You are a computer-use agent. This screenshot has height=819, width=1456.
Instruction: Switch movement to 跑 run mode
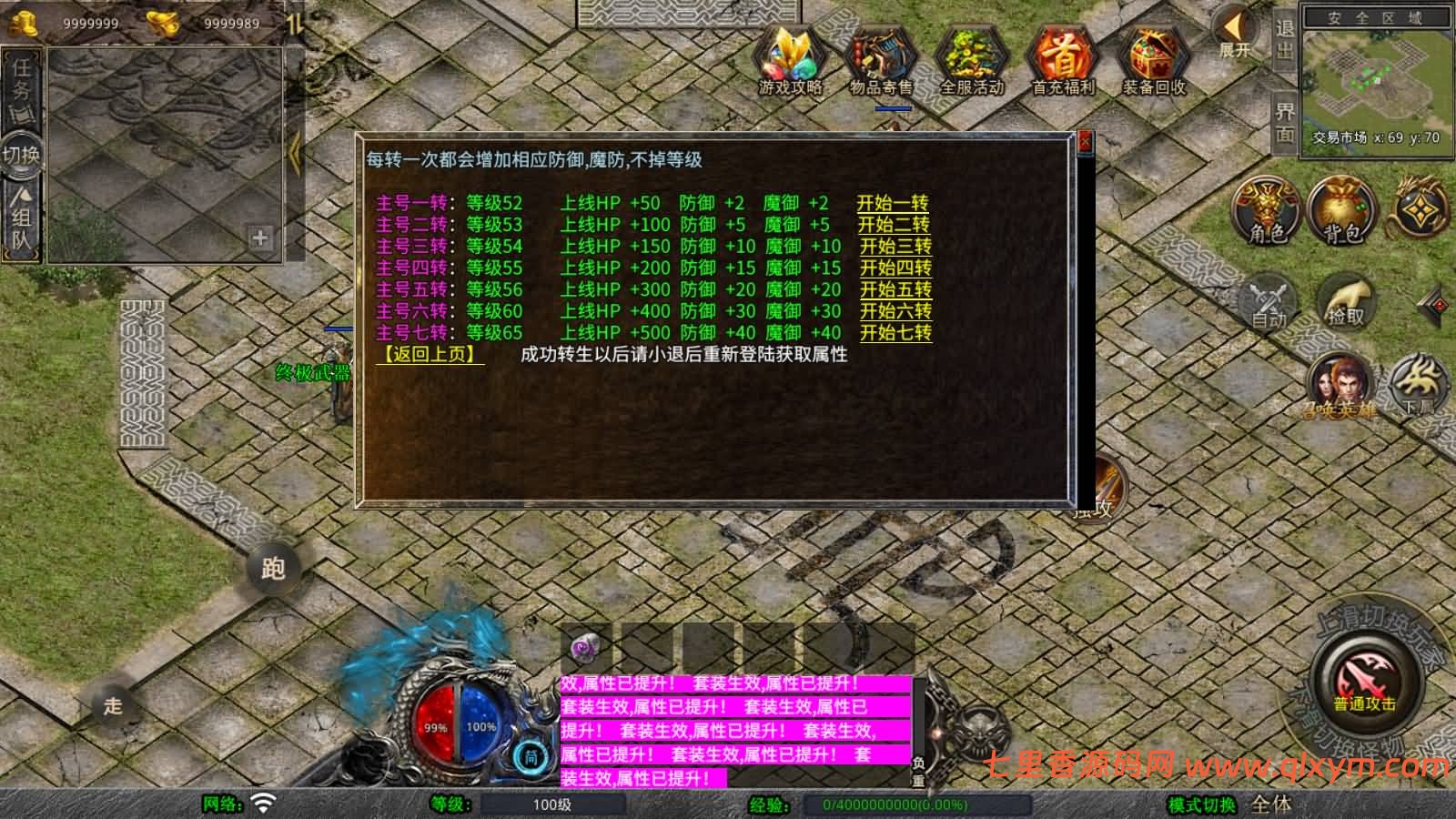272,569
